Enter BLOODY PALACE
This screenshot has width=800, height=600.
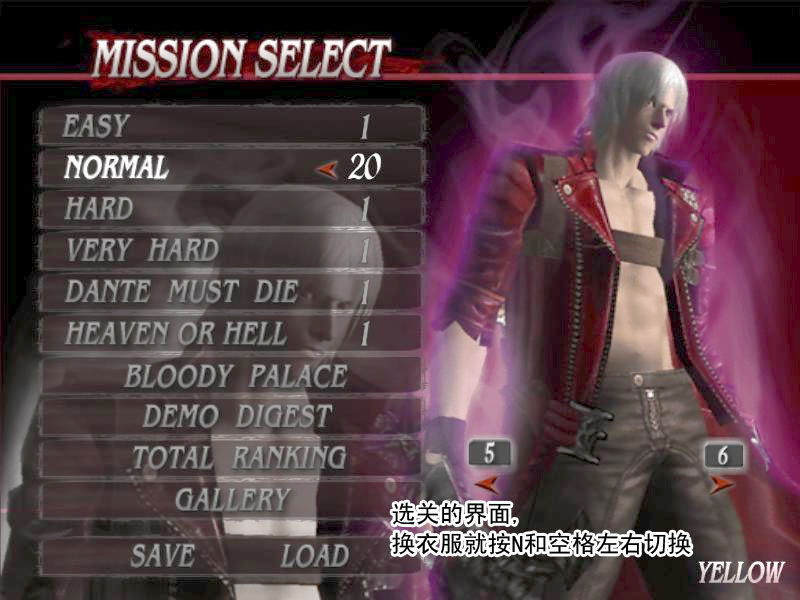point(236,376)
